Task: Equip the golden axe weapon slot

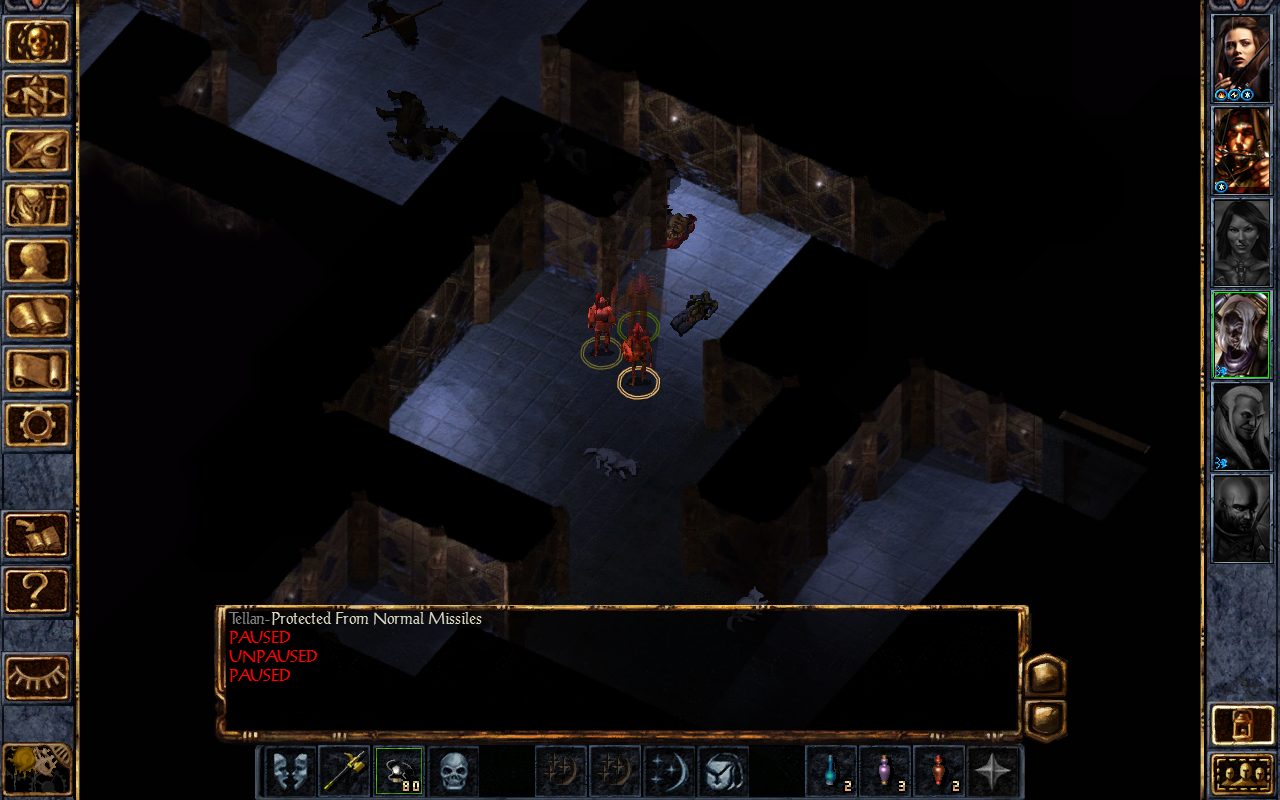Action: 345,771
